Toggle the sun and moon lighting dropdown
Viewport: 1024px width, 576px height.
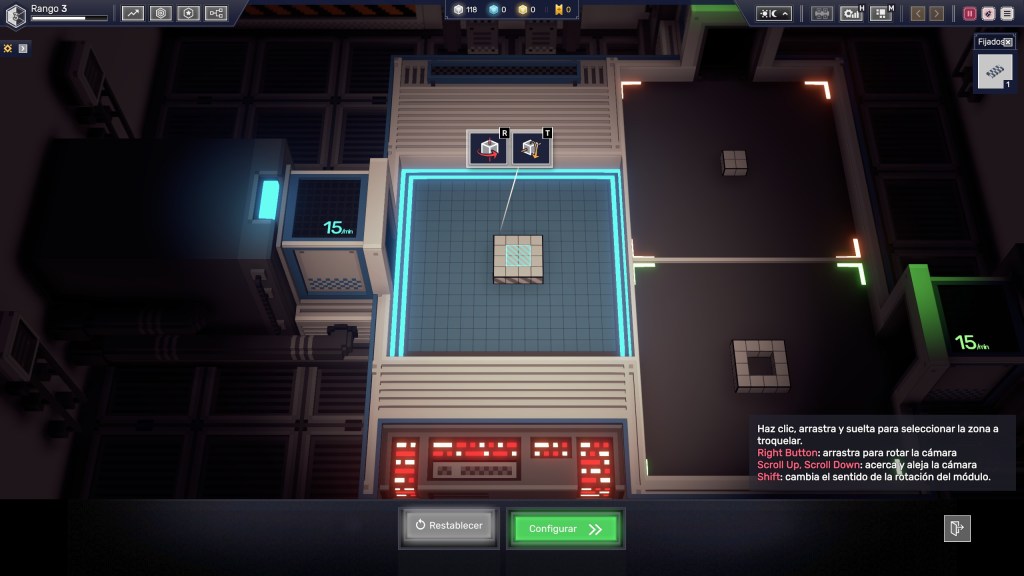click(774, 13)
